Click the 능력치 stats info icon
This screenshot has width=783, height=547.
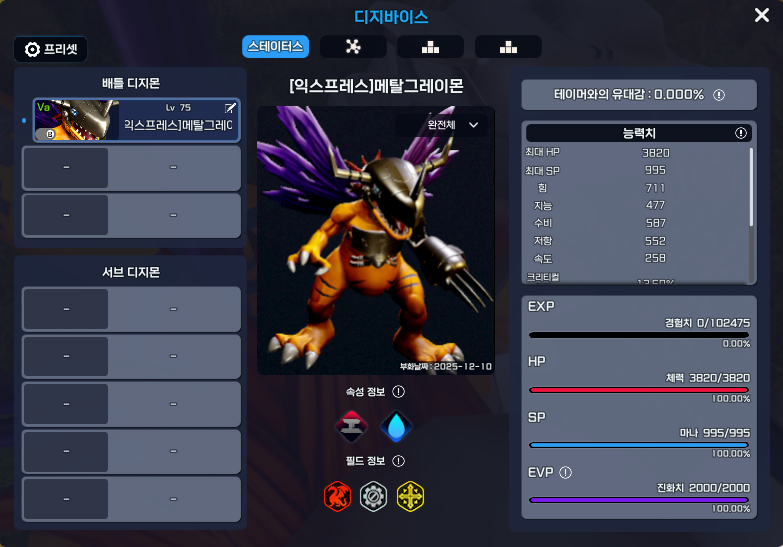(x=741, y=133)
